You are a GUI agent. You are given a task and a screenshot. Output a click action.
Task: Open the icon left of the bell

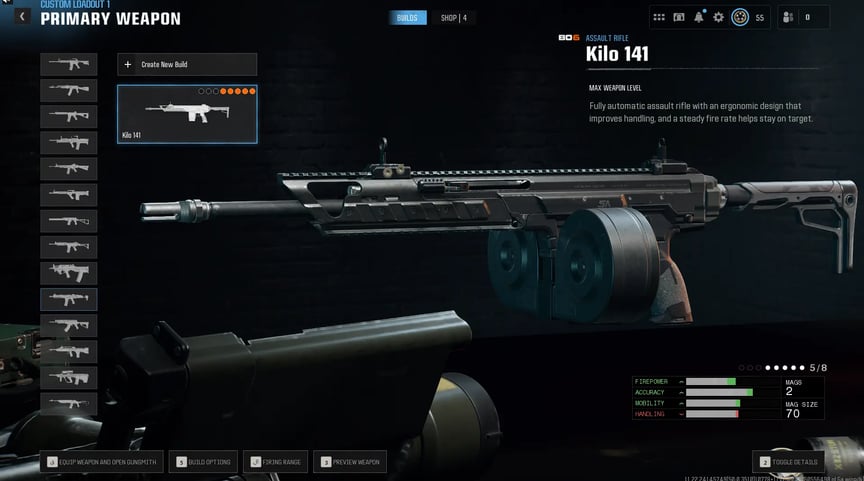679,17
